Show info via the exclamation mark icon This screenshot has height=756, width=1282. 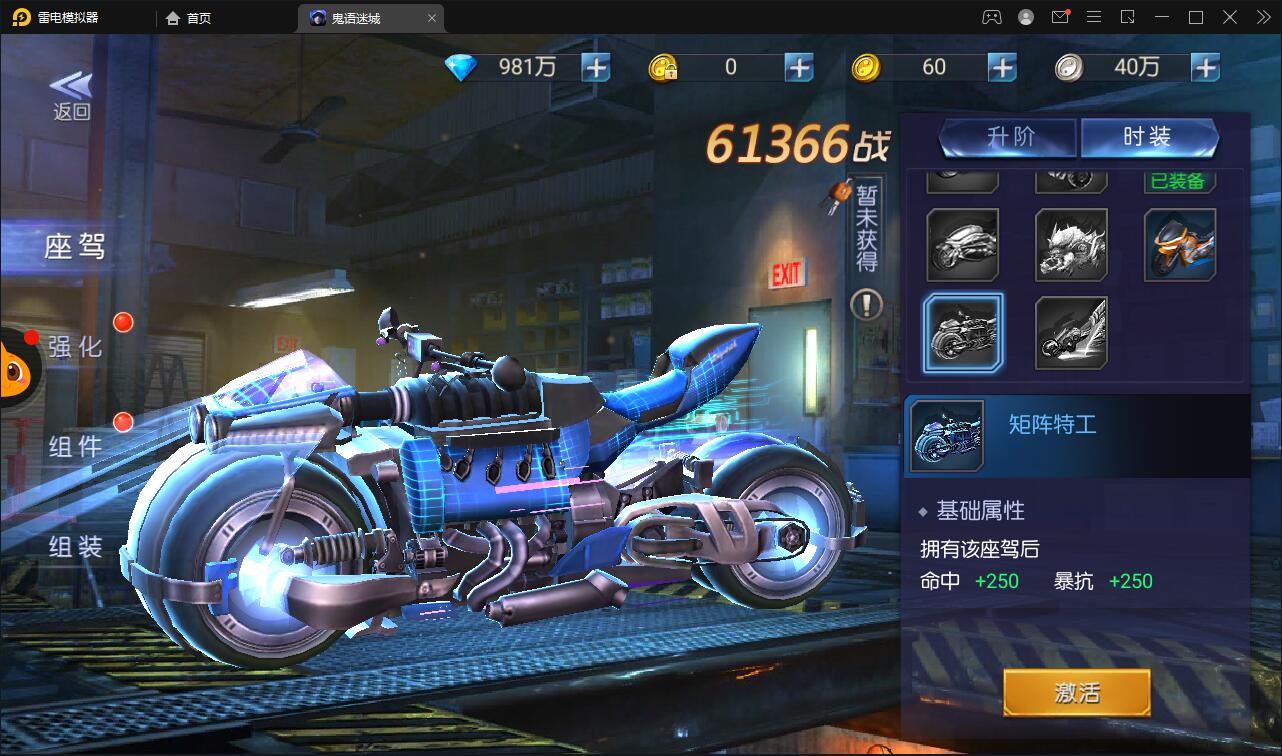tap(866, 304)
